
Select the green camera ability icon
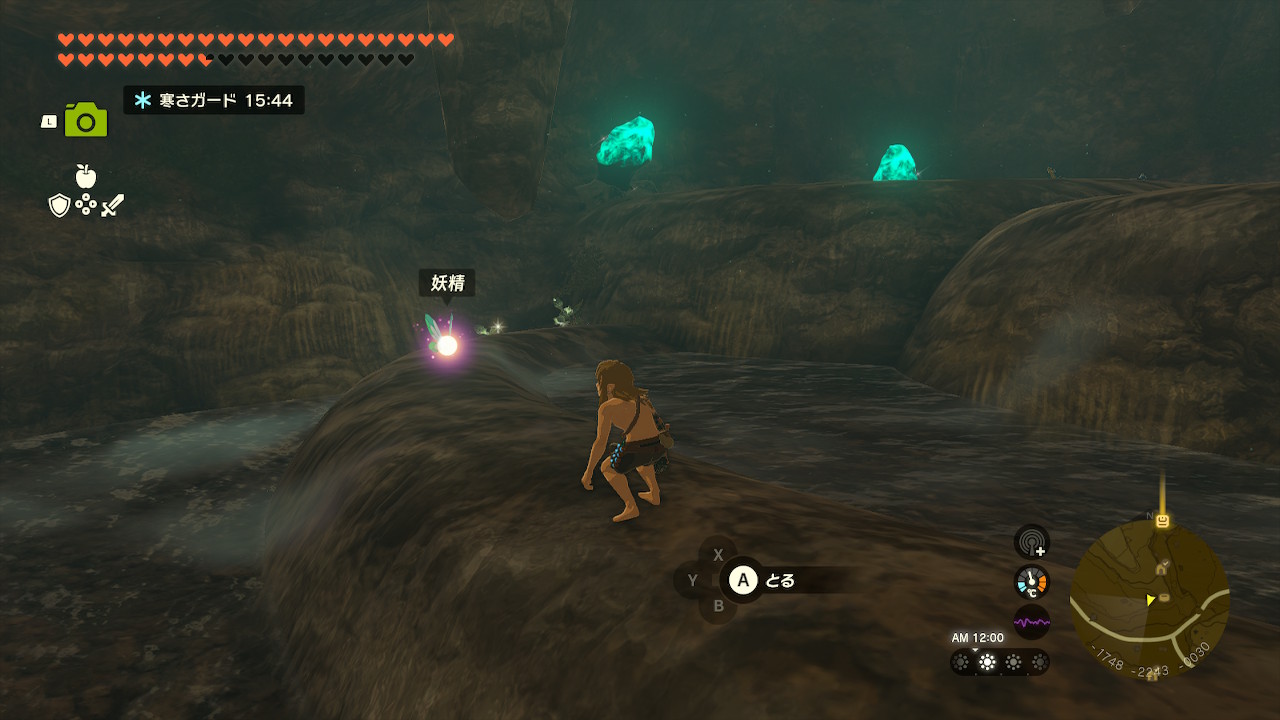[x=86, y=120]
